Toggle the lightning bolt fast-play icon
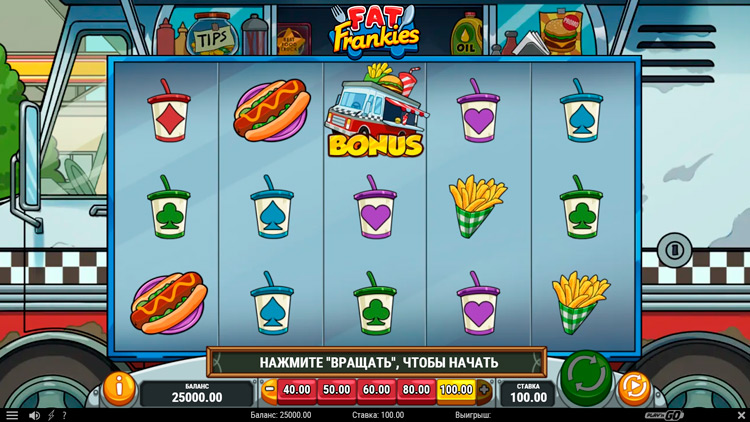This screenshot has height=422, width=750. [51, 415]
